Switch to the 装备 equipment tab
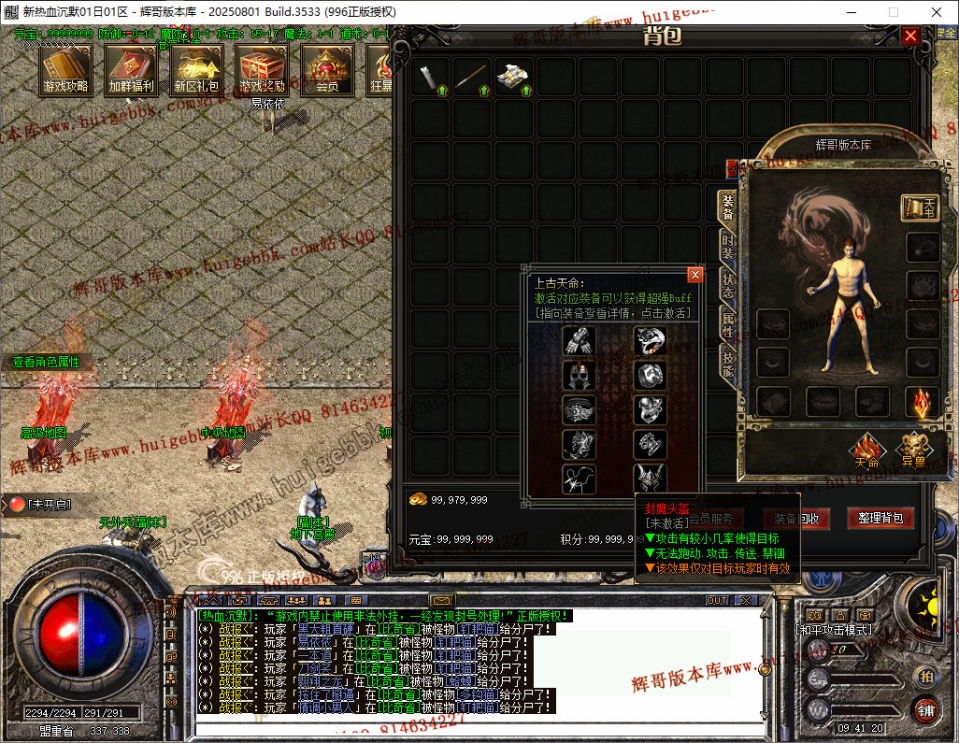 728,209
